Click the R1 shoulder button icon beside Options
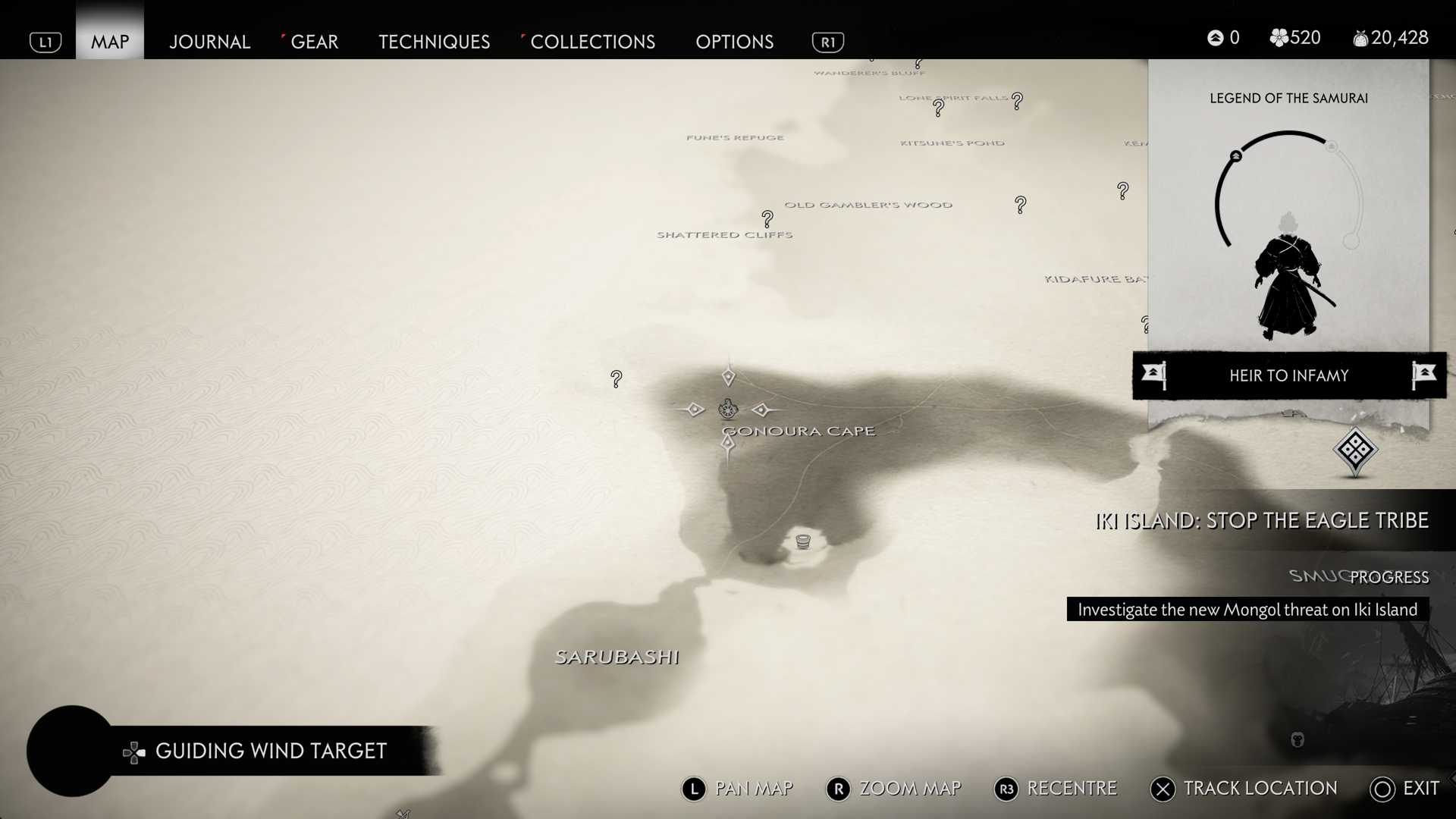The image size is (1456, 819). 827,42
